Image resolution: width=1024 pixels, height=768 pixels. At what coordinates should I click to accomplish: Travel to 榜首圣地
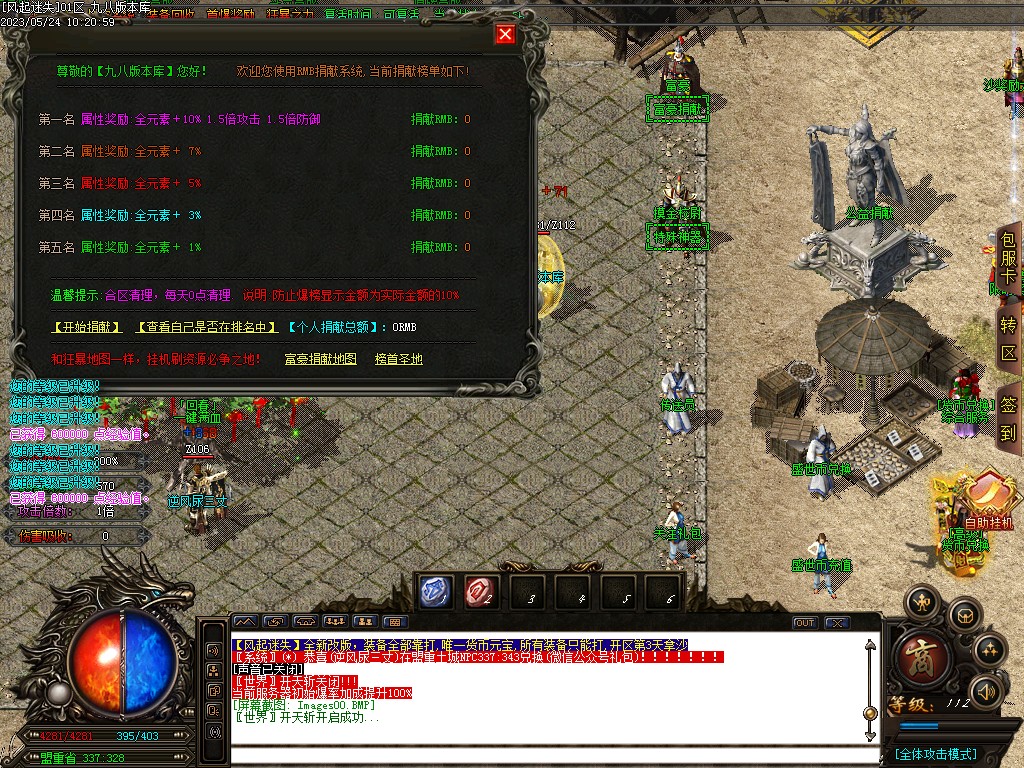pos(399,359)
